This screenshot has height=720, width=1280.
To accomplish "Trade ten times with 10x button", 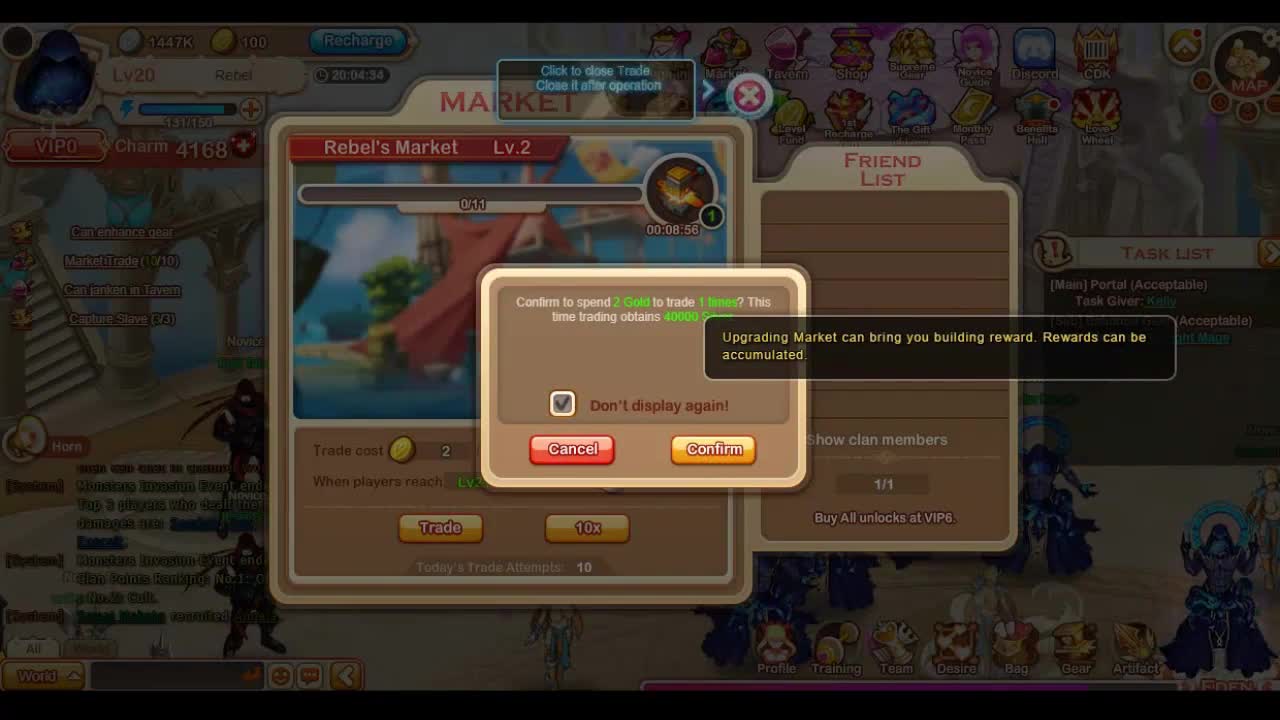I will tap(587, 527).
